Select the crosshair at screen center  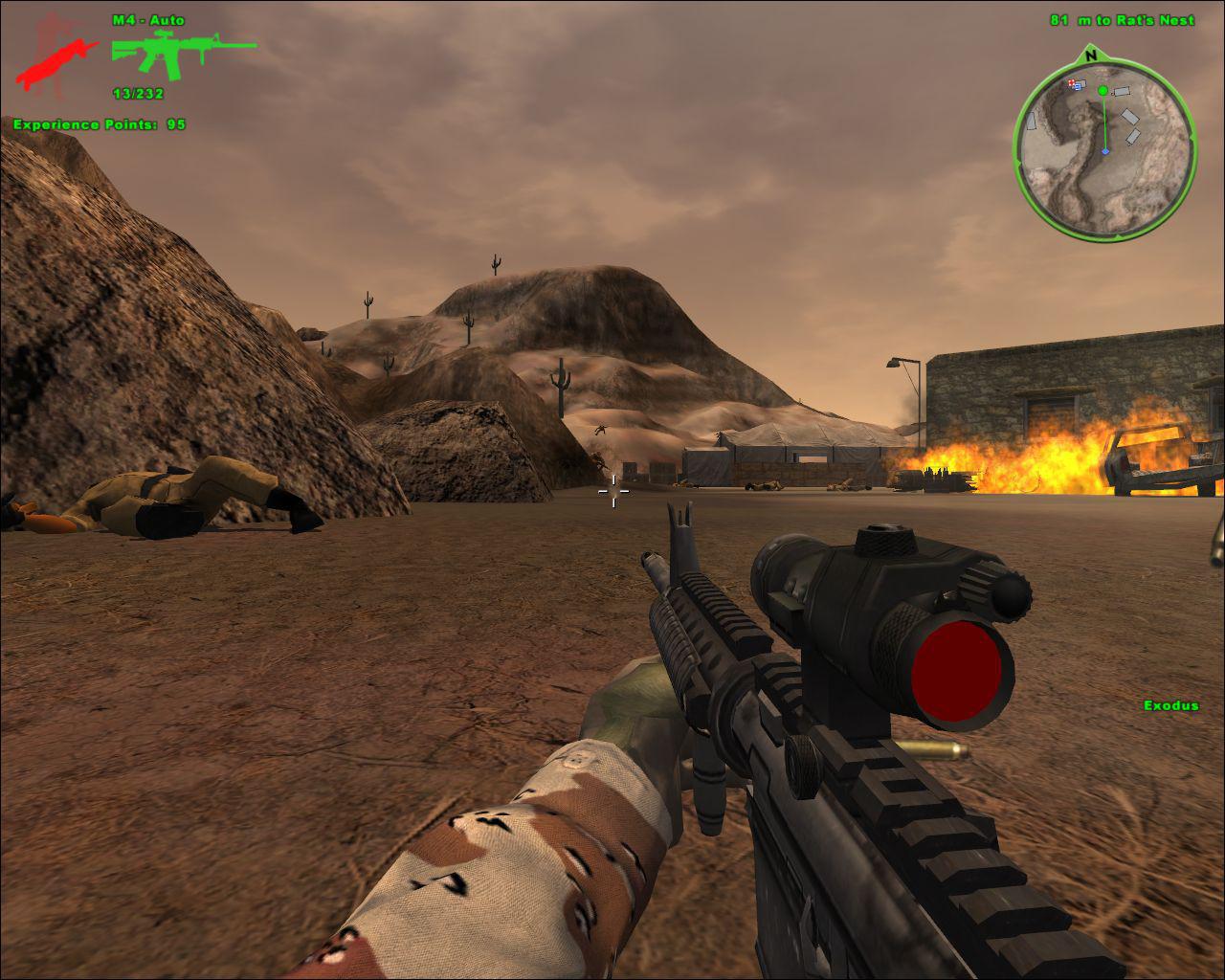(612, 491)
